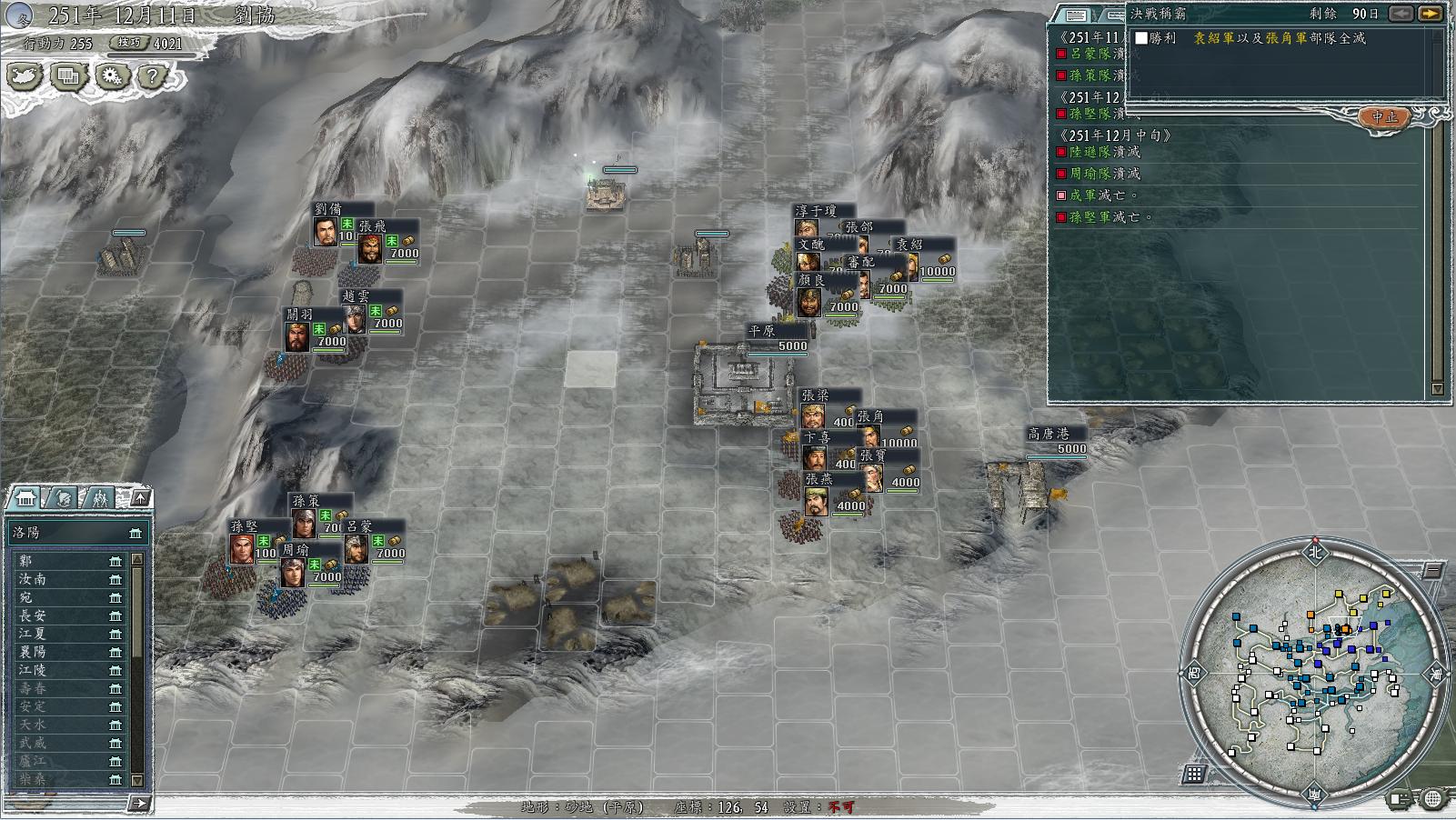The height and width of the screenshot is (820, 1456).
Task: Open the question mark help button
Action: [x=153, y=76]
